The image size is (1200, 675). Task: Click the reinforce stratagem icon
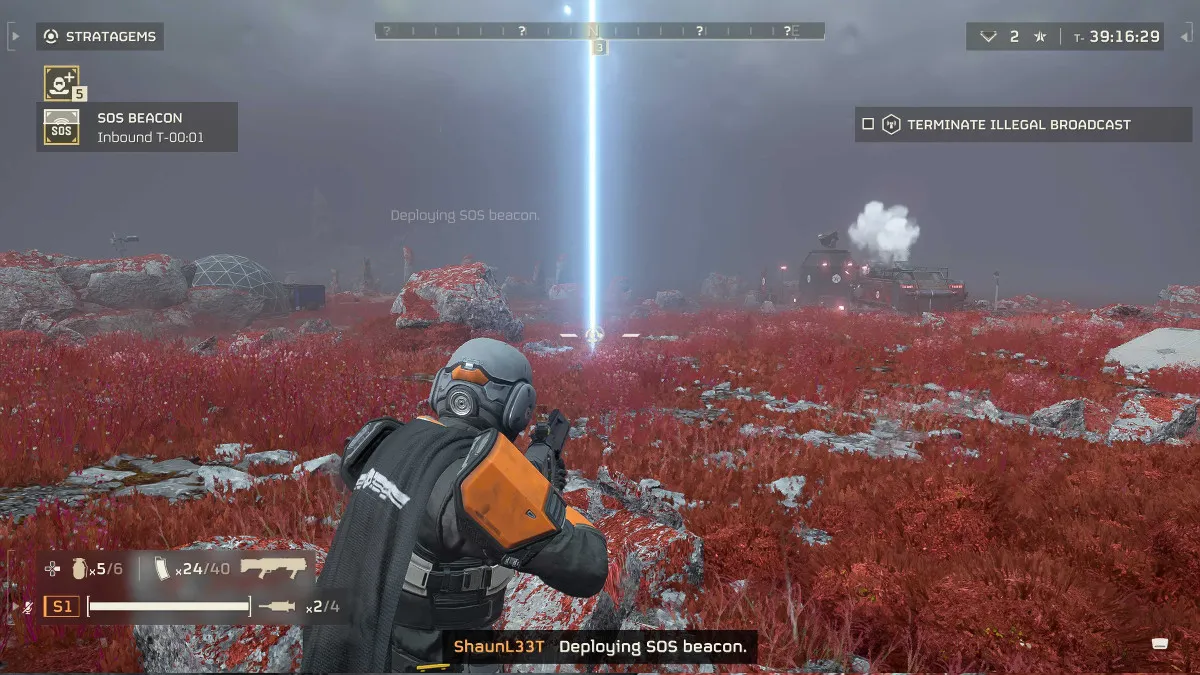61,83
